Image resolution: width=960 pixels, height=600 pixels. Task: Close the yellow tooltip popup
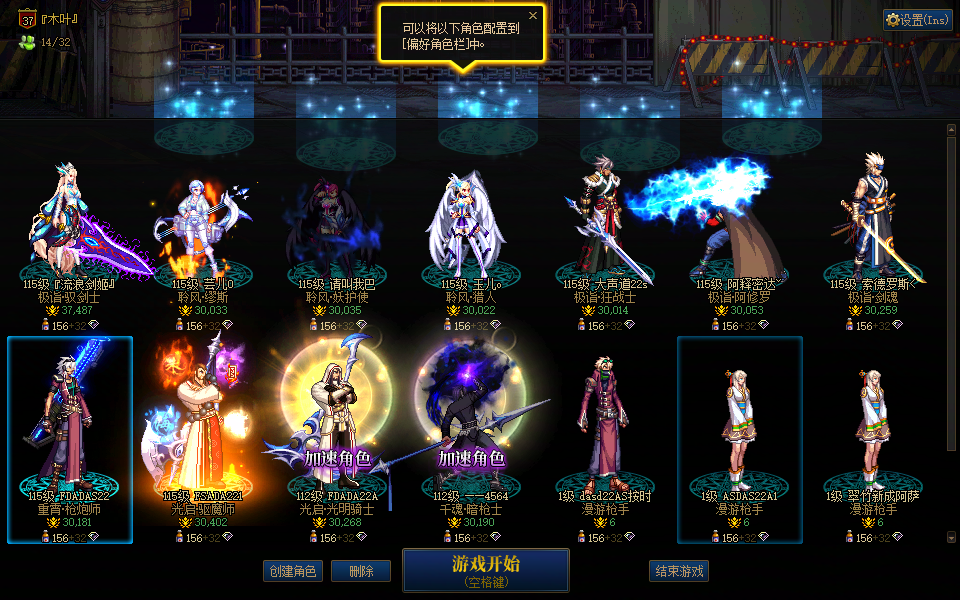click(533, 15)
